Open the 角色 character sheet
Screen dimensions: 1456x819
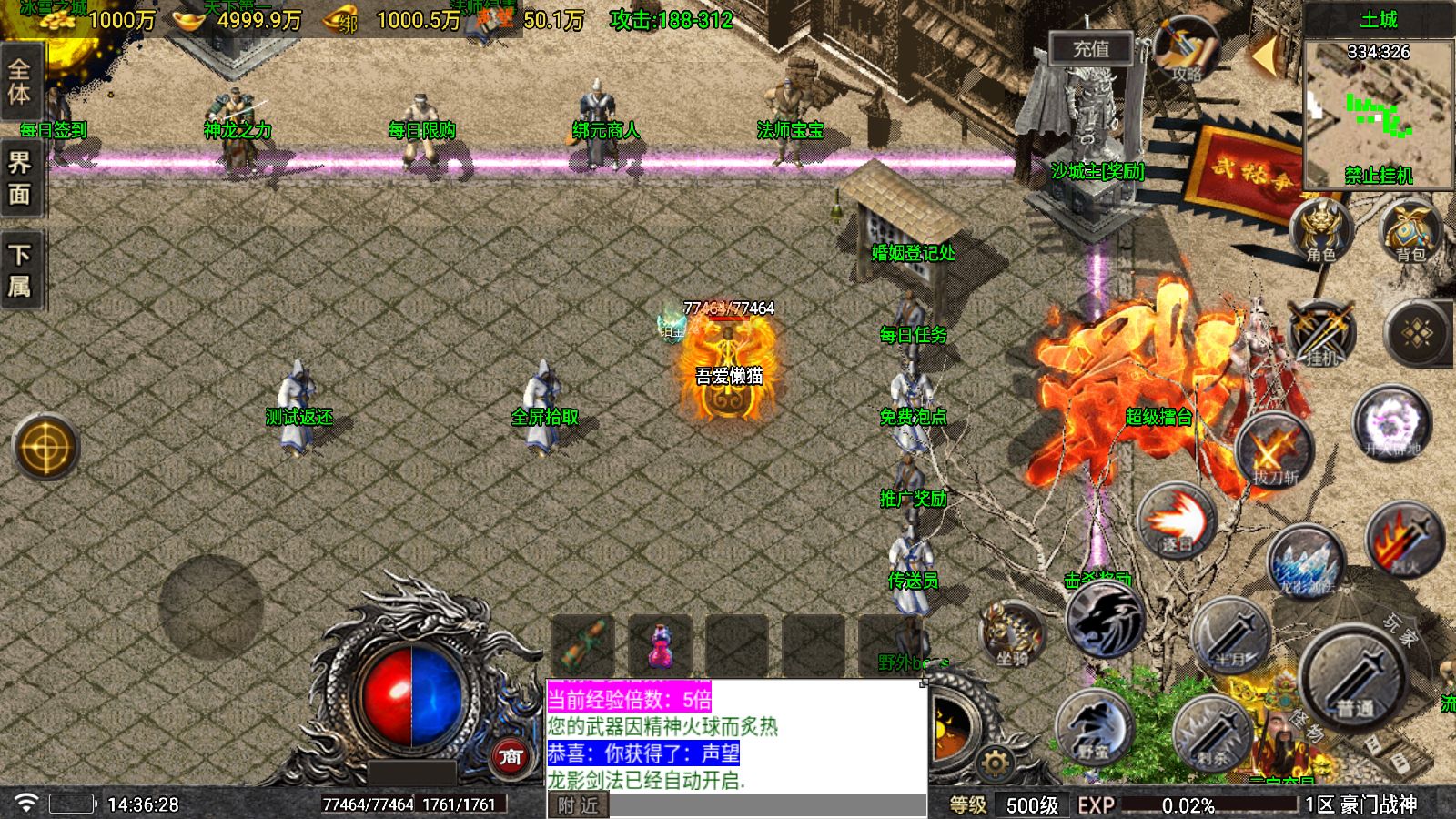tap(1320, 231)
